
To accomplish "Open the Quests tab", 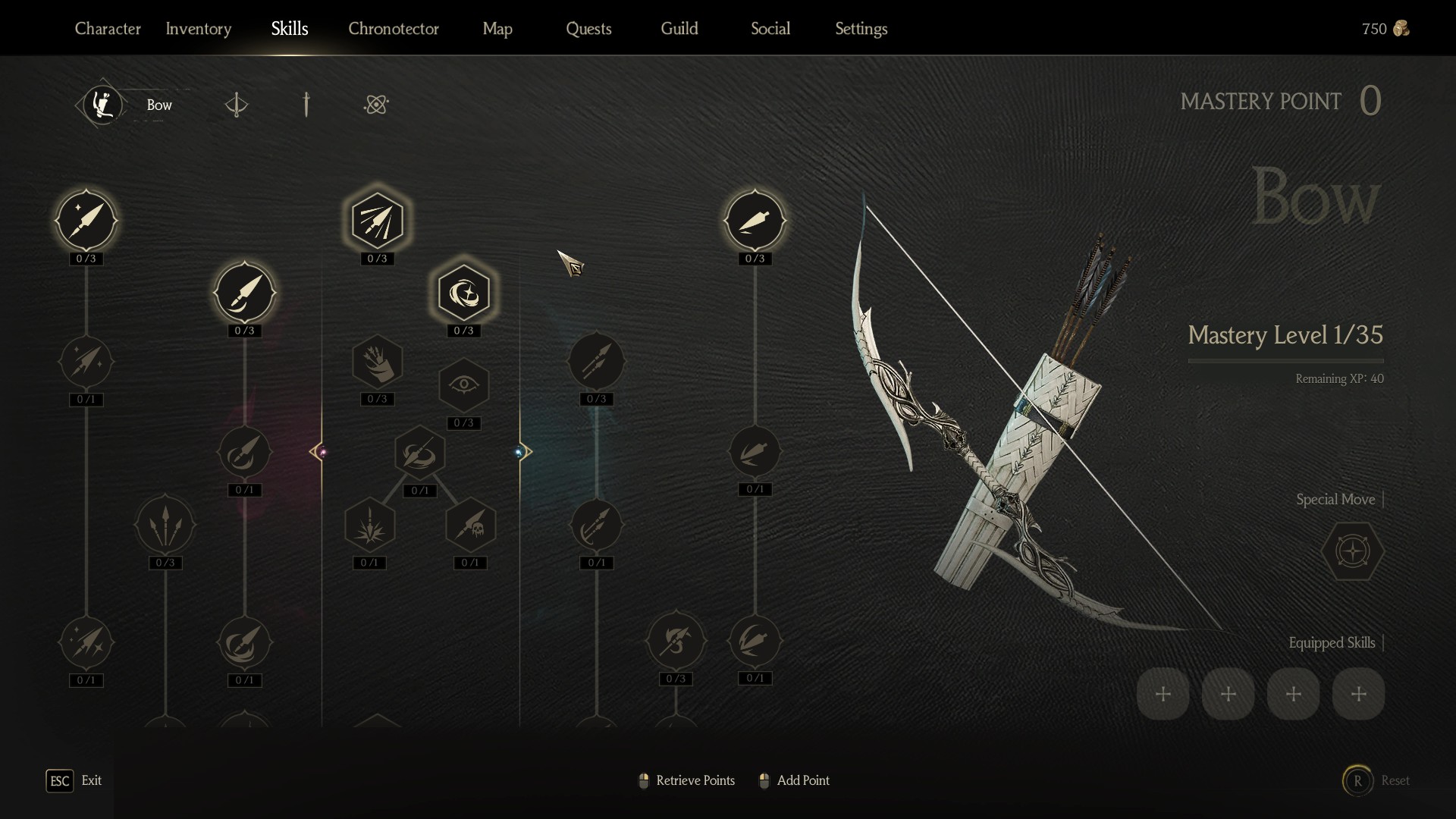I will click(588, 29).
